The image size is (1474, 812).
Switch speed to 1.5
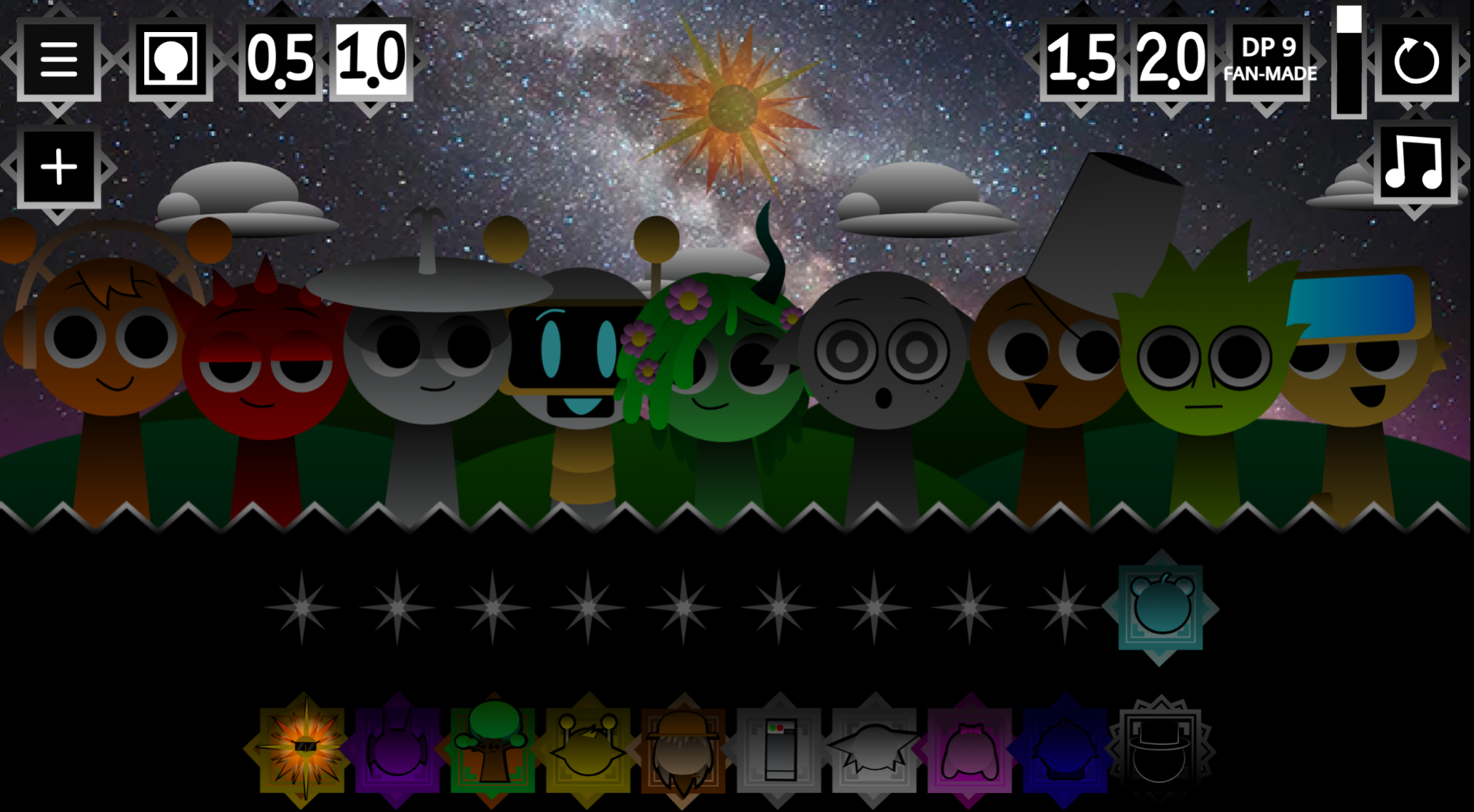[x=1081, y=59]
